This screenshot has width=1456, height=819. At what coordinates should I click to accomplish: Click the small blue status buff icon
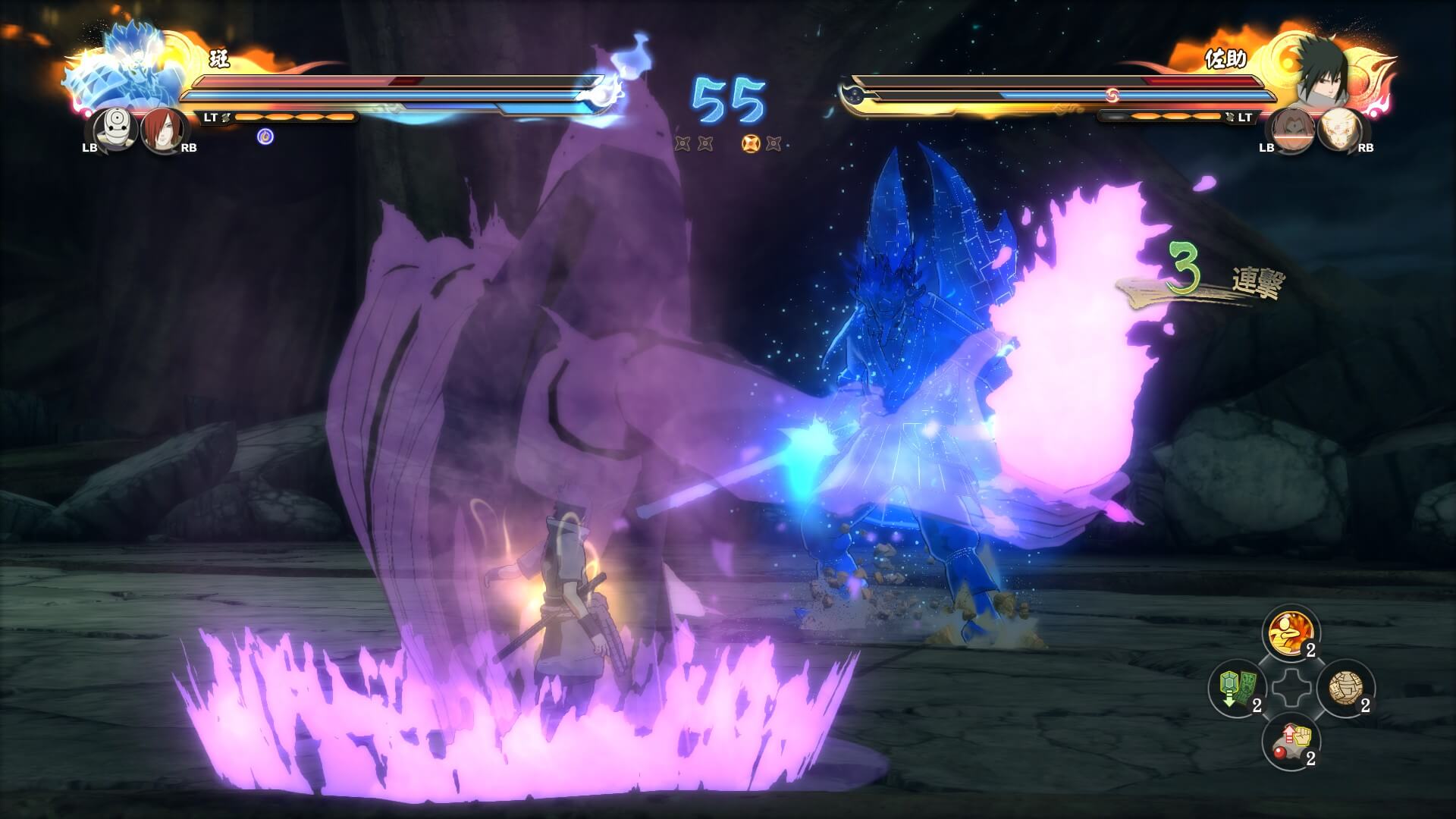265,136
